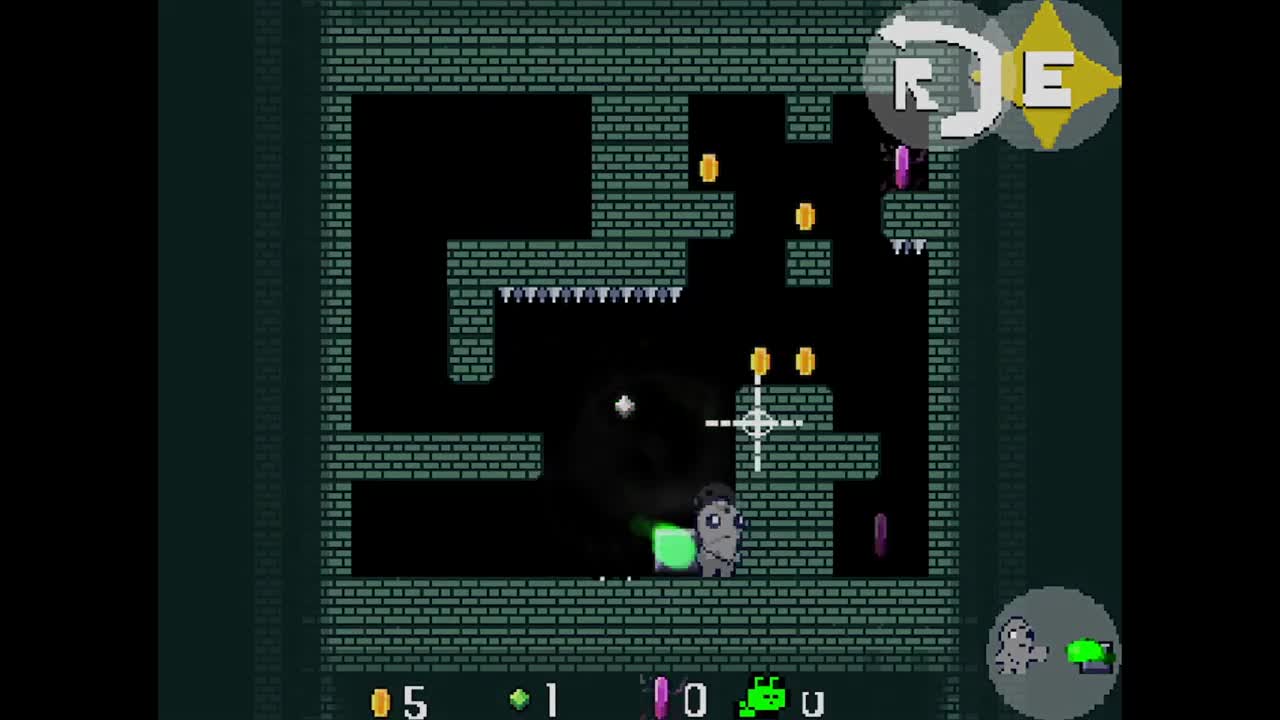Click the purple crystal icon showing 0
The width and height of the screenshot is (1280, 720).
(x=661, y=697)
